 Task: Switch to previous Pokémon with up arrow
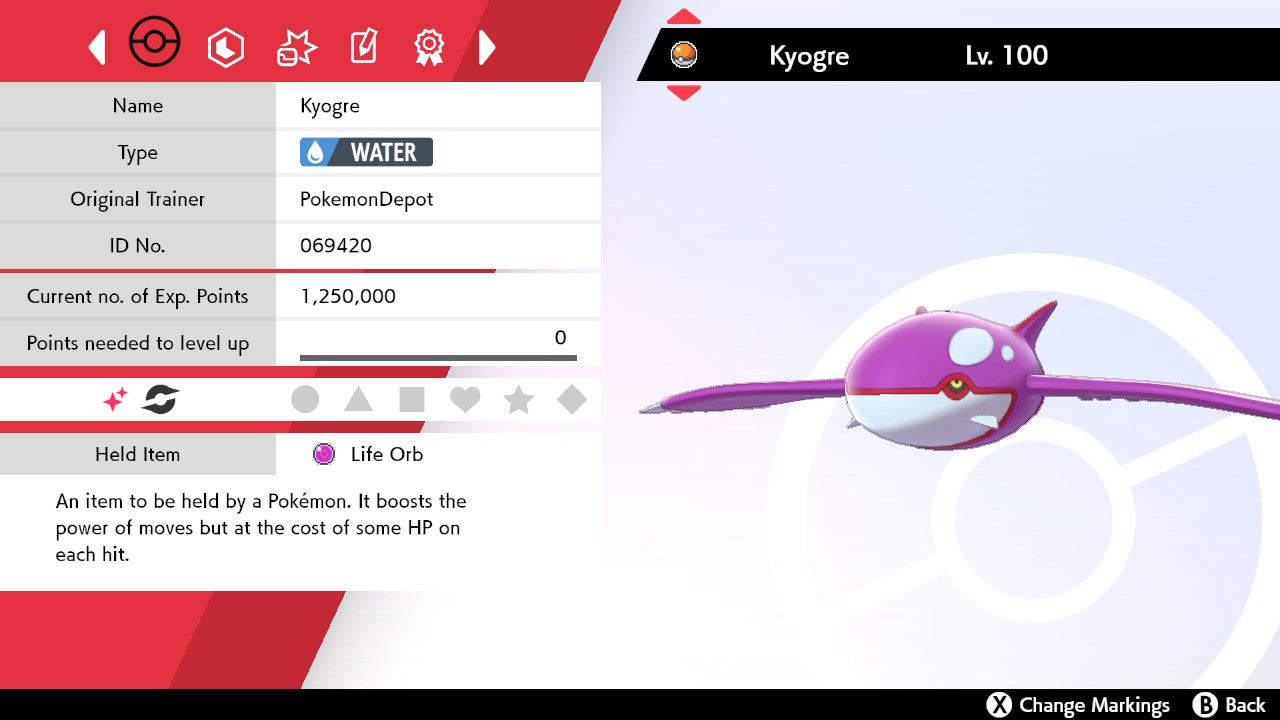(684, 17)
